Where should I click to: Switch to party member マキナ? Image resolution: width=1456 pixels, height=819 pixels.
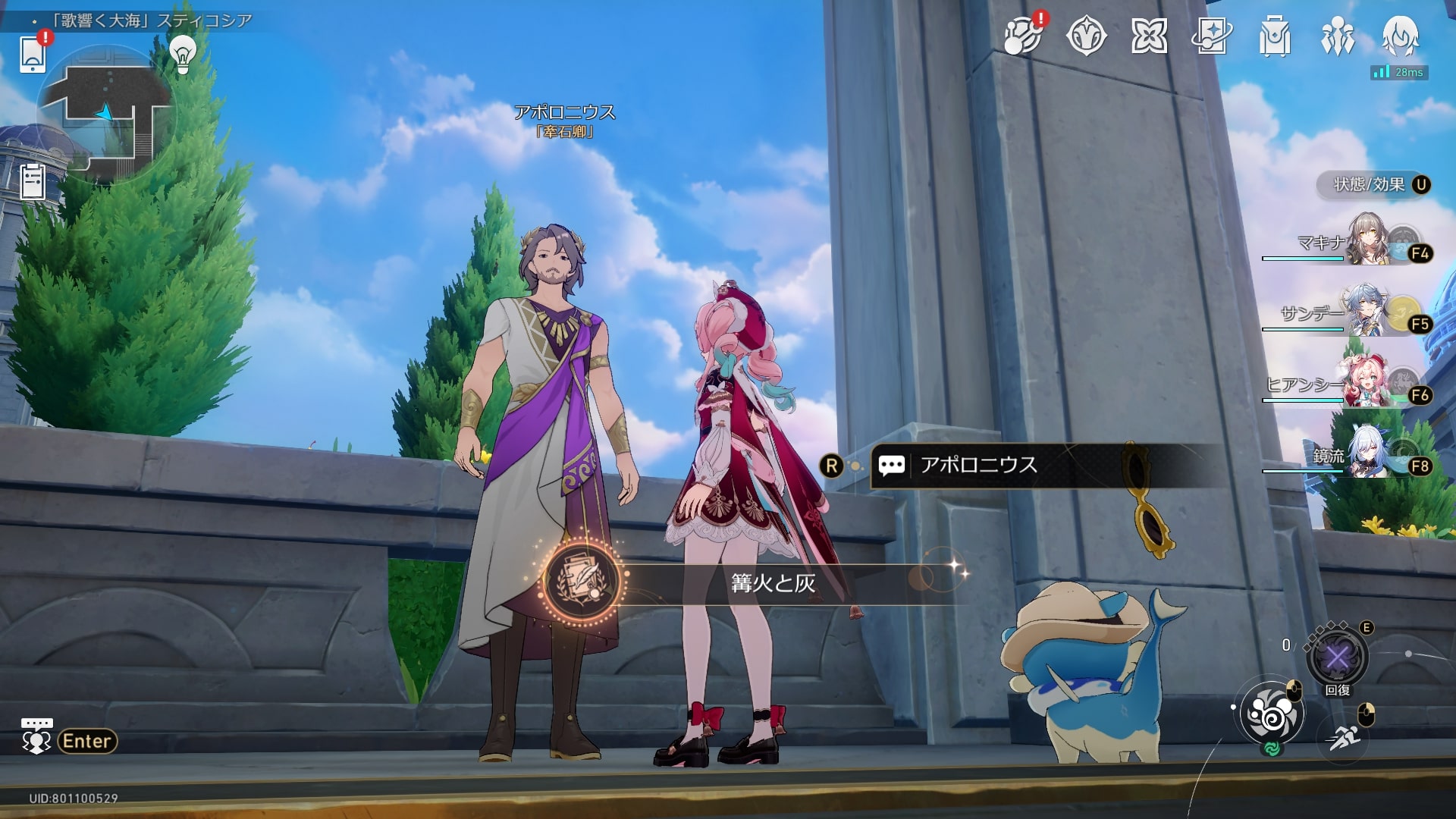[1365, 243]
